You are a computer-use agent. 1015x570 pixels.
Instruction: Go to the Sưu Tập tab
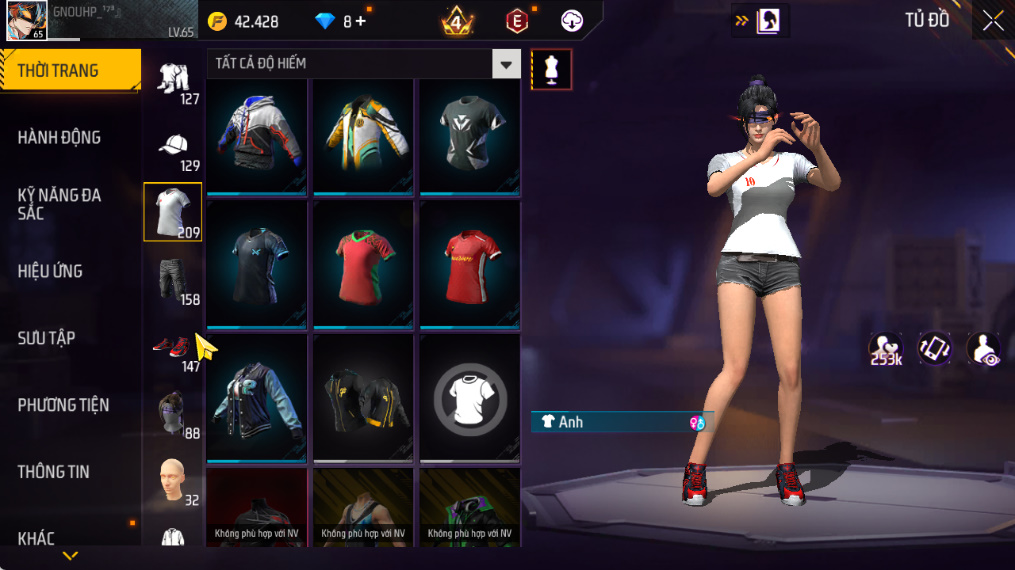(x=47, y=338)
